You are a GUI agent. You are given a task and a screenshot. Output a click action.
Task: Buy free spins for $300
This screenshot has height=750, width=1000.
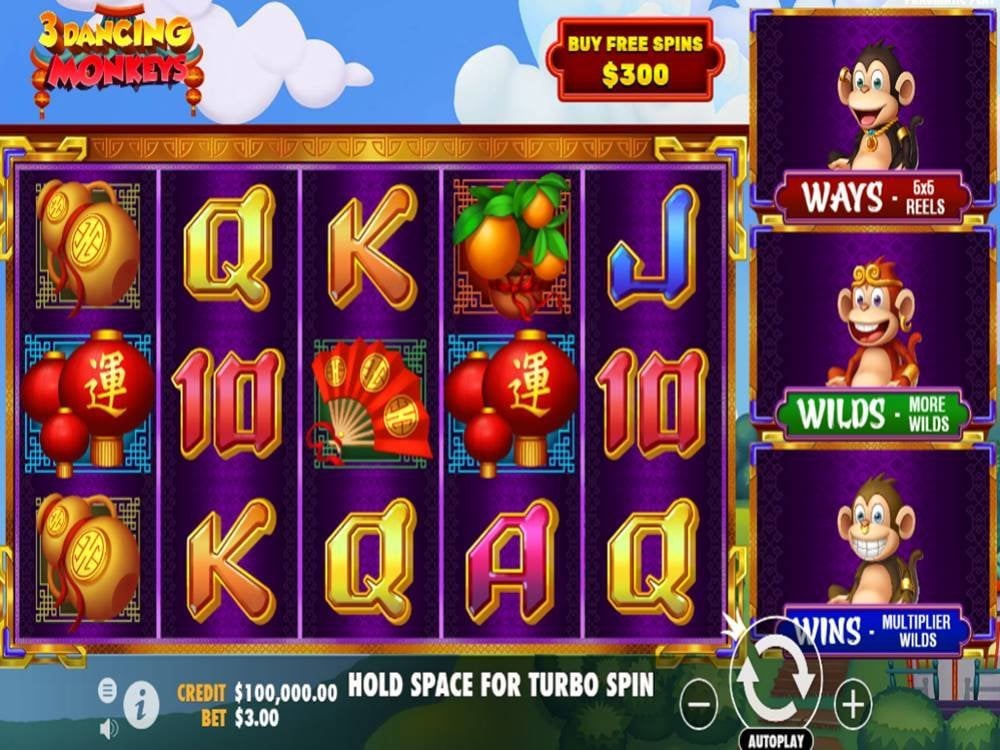coord(635,61)
